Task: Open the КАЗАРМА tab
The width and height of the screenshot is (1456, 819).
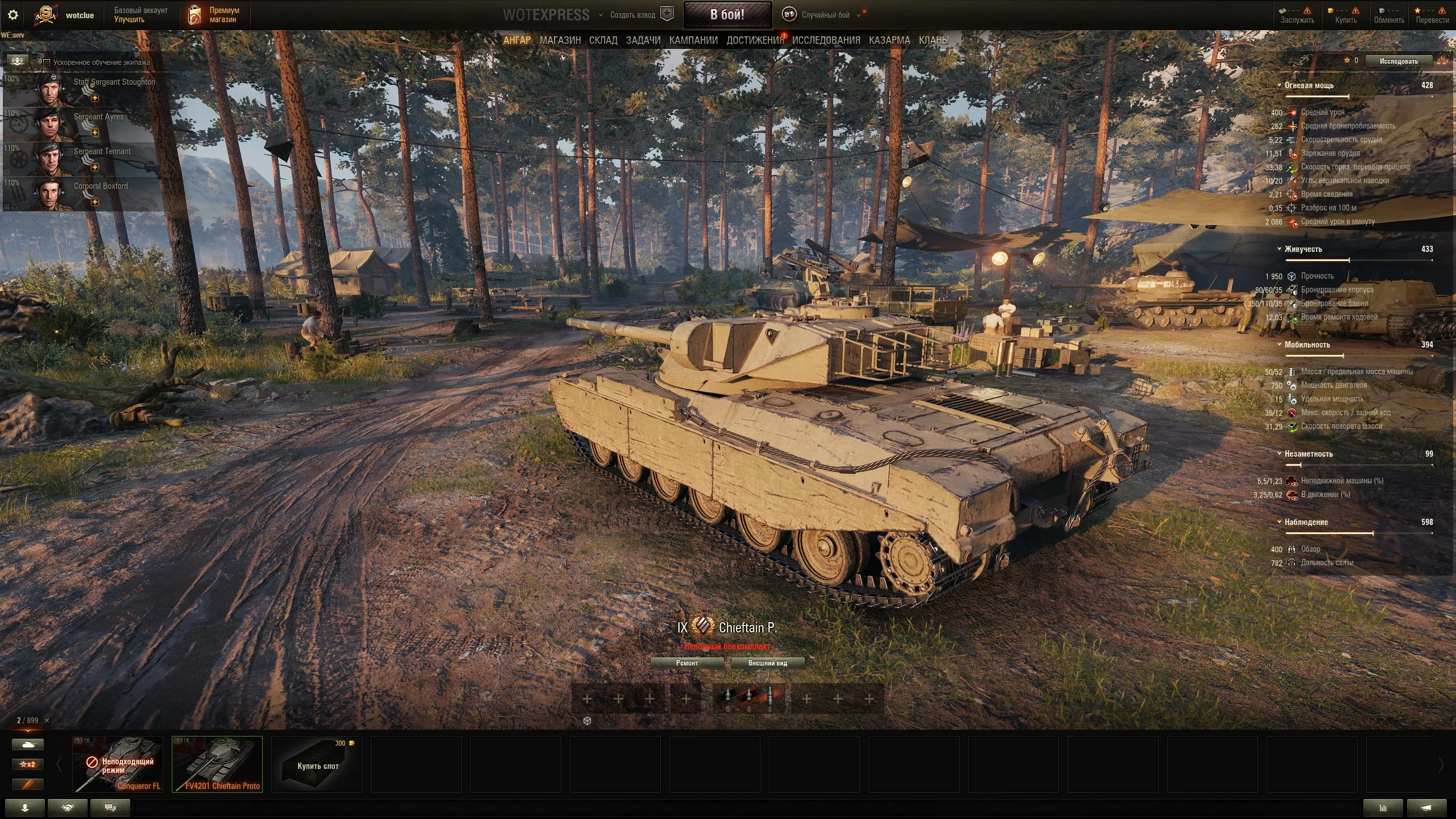Action: [889, 40]
